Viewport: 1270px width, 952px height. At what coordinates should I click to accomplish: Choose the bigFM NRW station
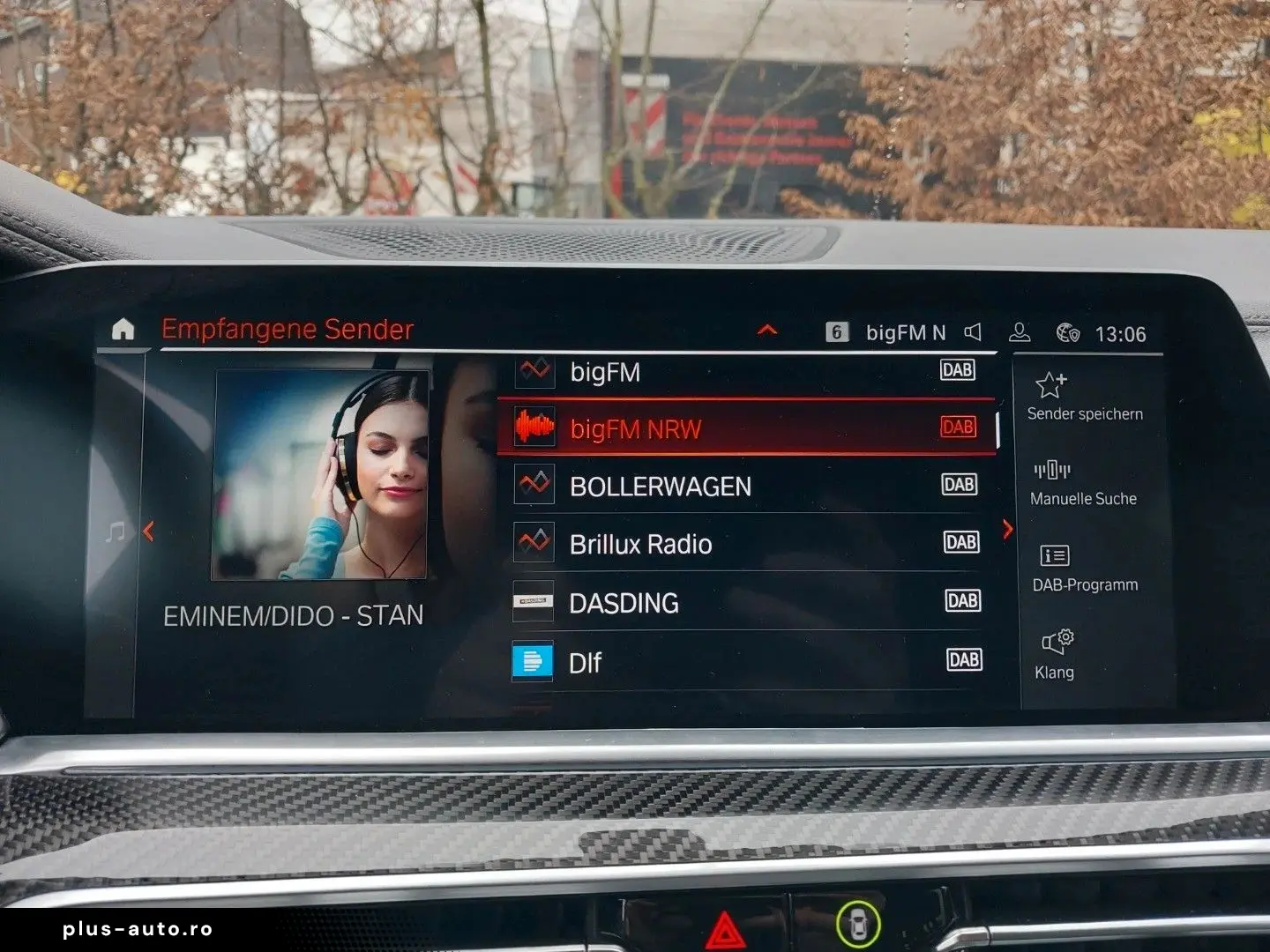pos(745,428)
